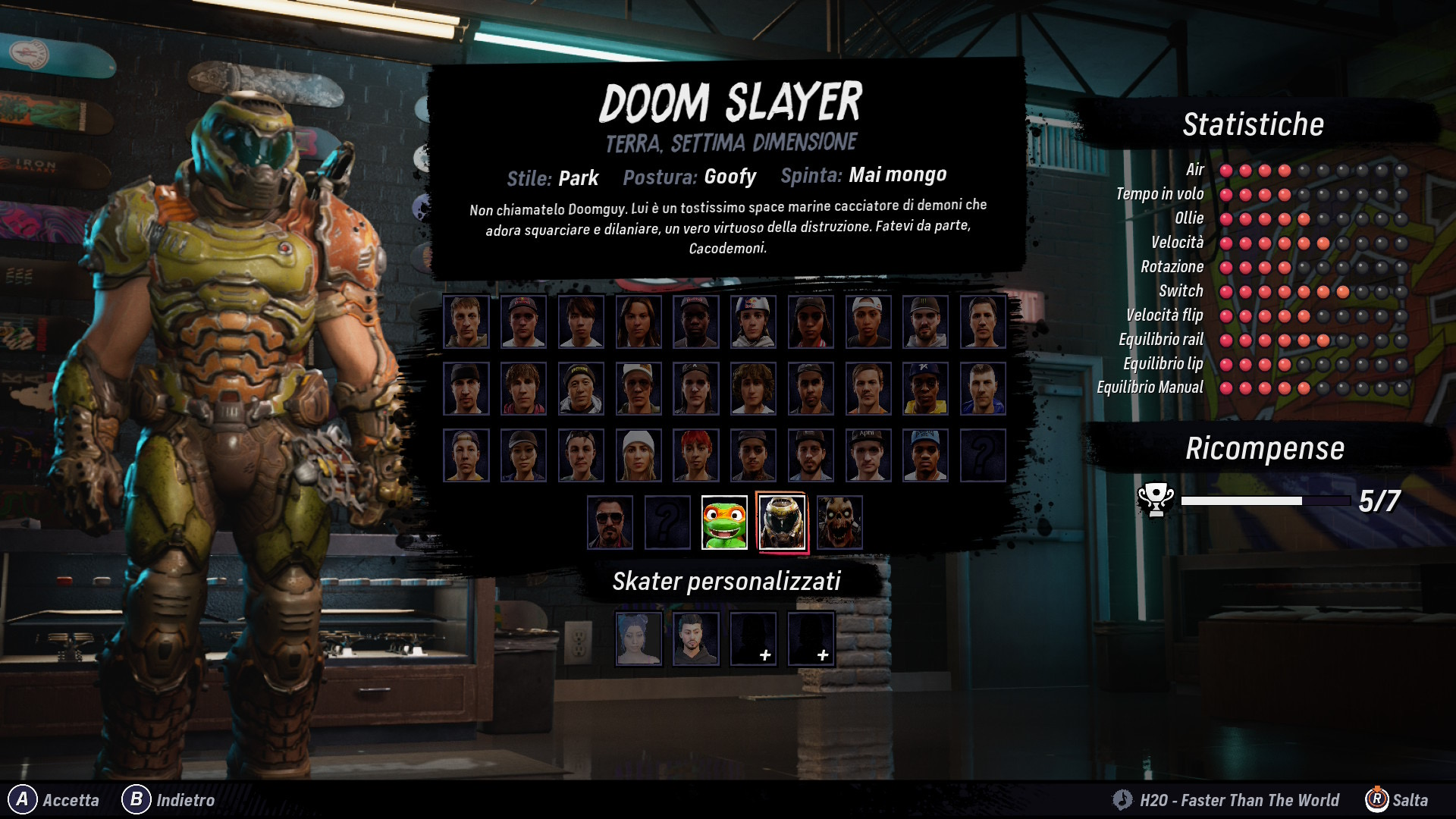The image size is (1456, 819).
Task: Choose the orange-masked Ninja Turtle skater
Action: click(x=724, y=522)
